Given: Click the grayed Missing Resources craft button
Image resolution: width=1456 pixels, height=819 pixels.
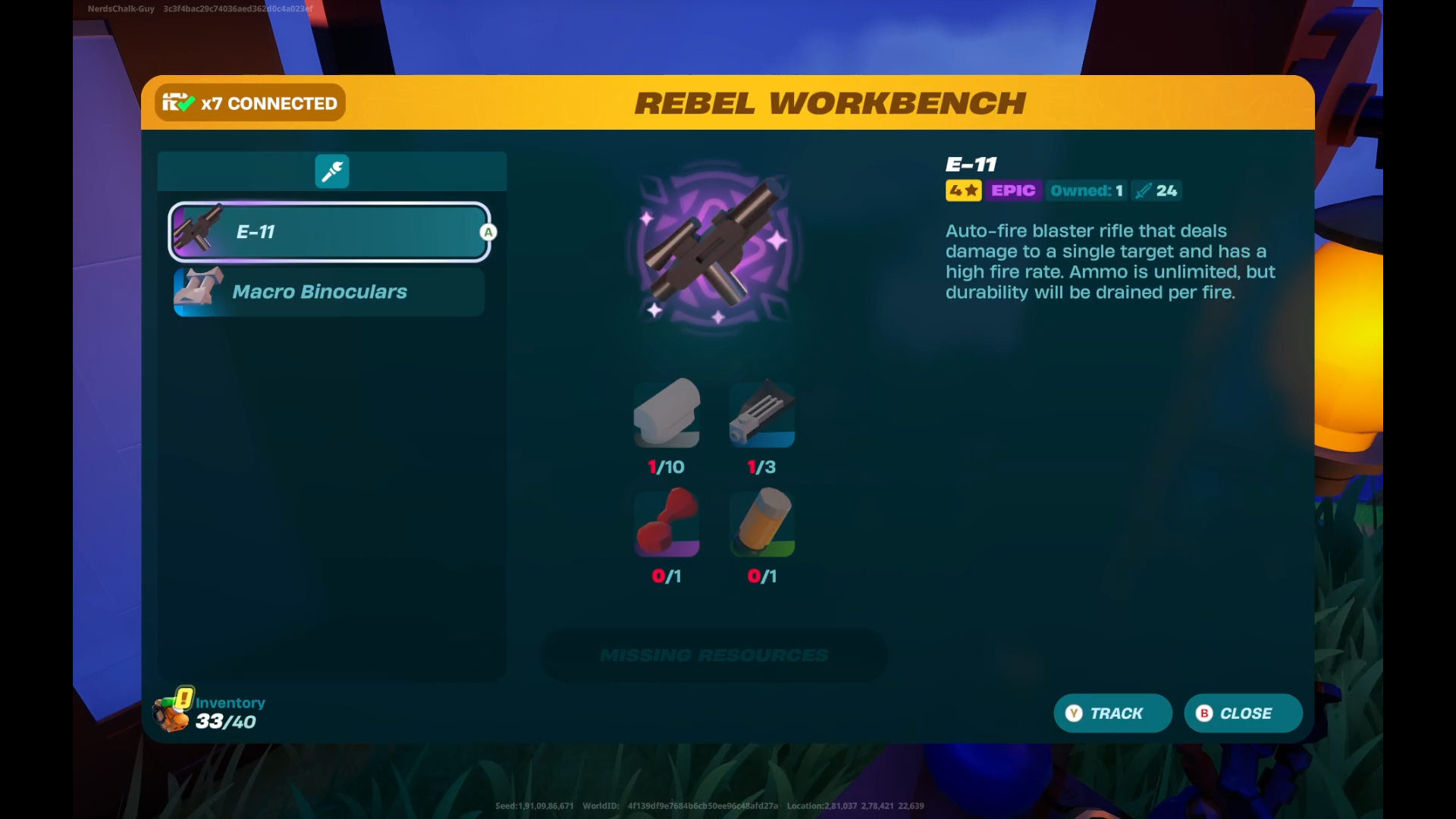Looking at the screenshot, I should [714, 655].
